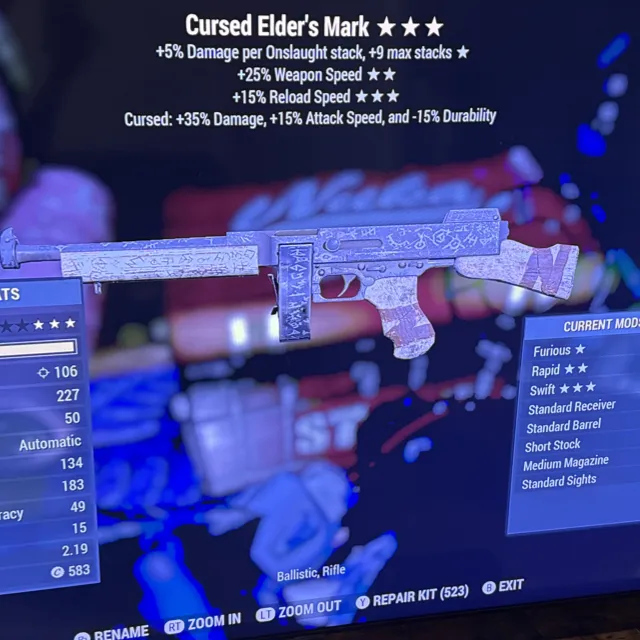Choose the Short Stock mod entry
This screenshot has width=640, height=640.
click(552, 446)
